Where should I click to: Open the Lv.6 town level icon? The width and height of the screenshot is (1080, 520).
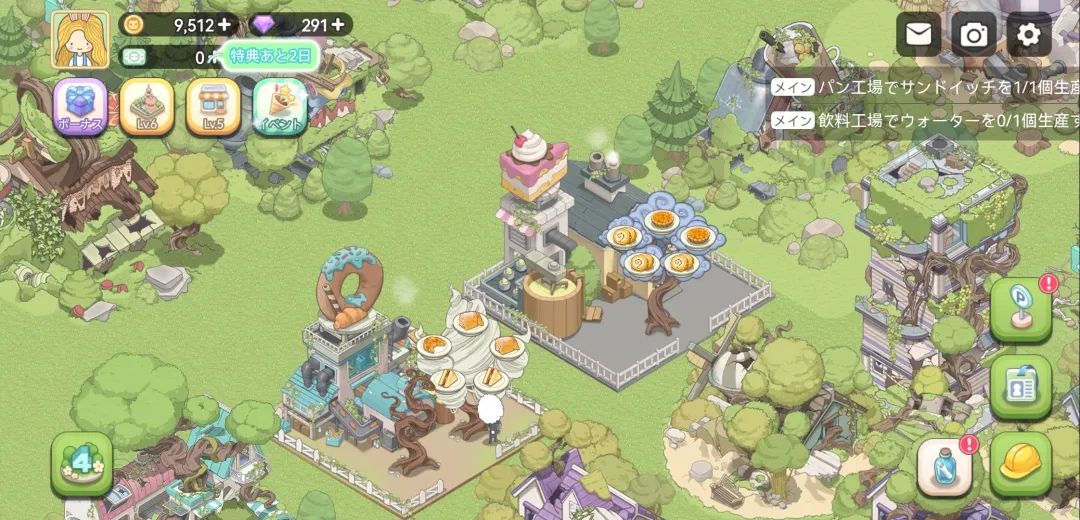pyautogui.click(x=147, y=107)
